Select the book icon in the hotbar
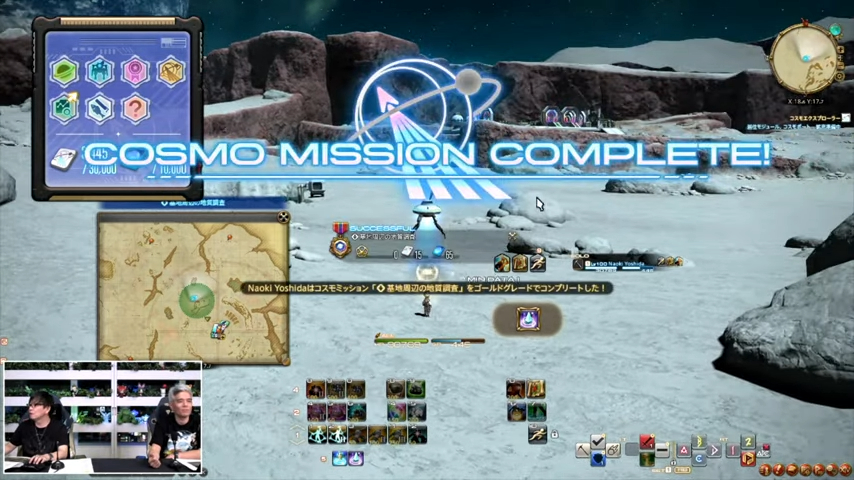This screenshot has height=480, width=854. pos(536,389)
